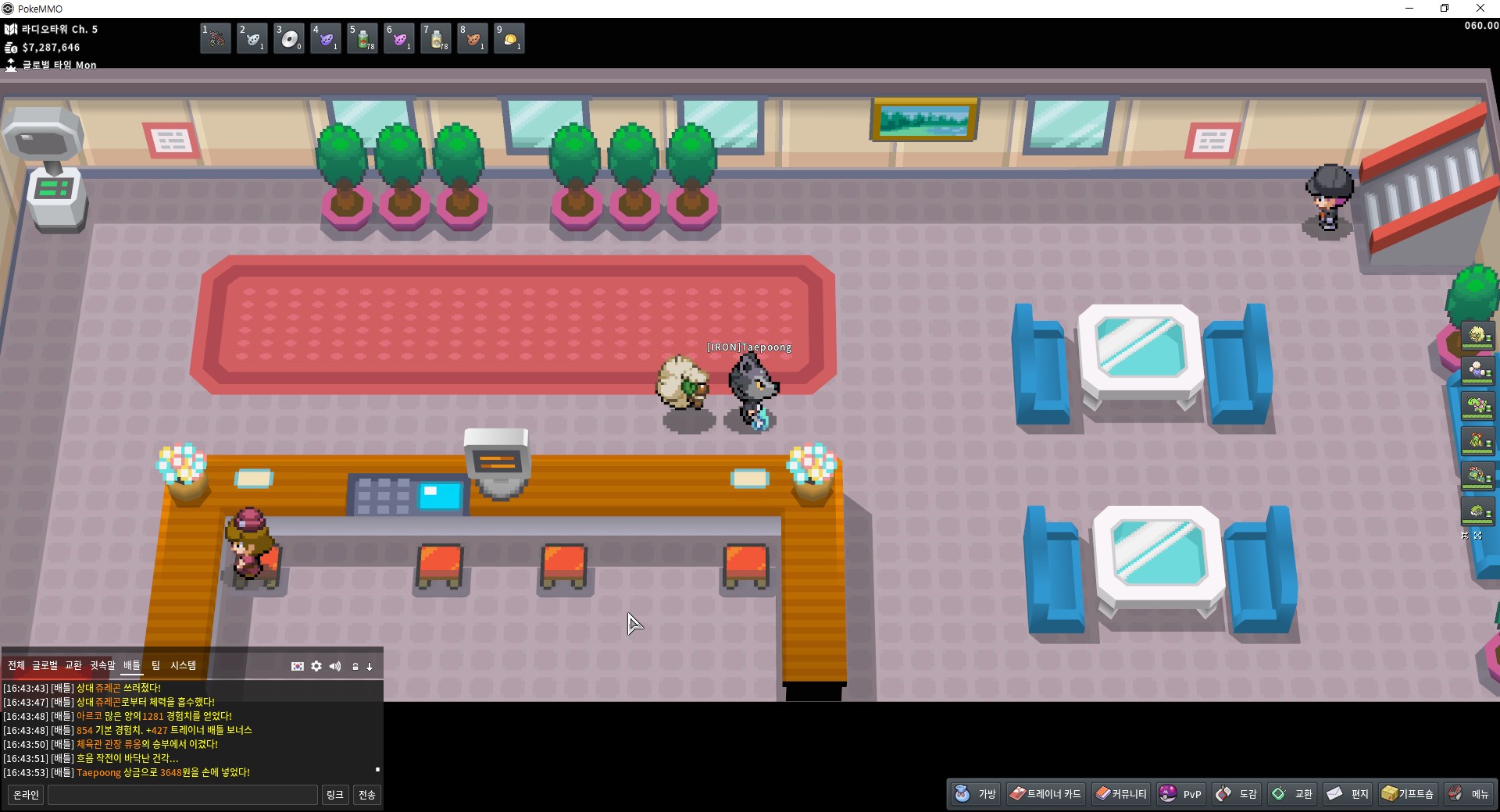
Task: Click the chat message input field
Action: click(x=183, y=795)
